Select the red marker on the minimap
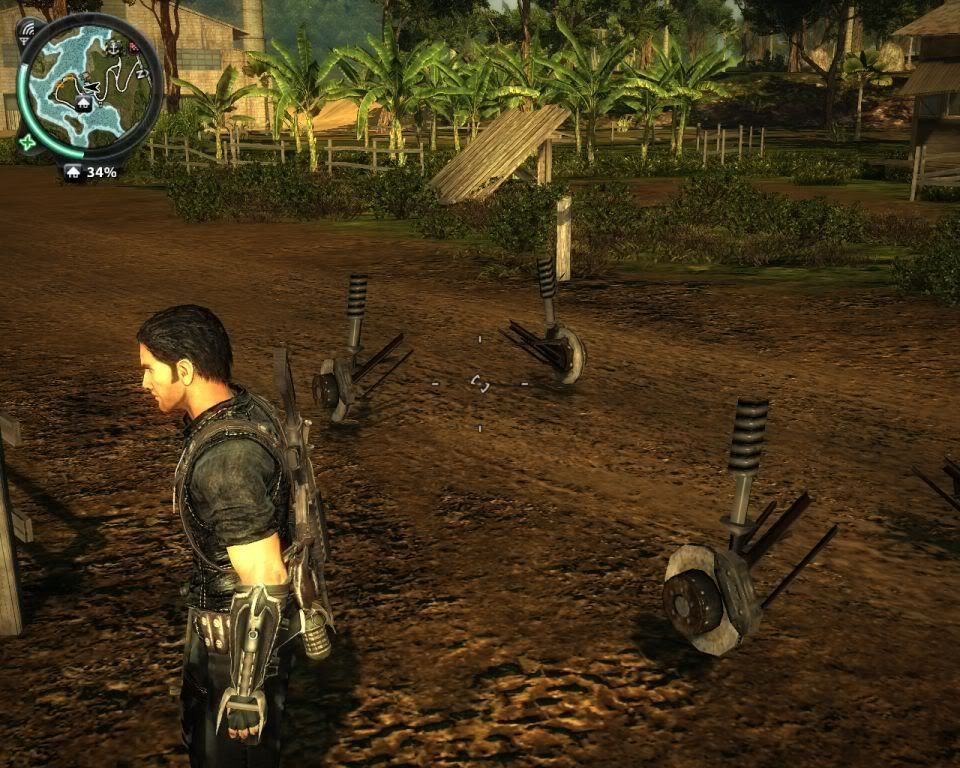Viewport: 960px width, 768px height. 133,48
